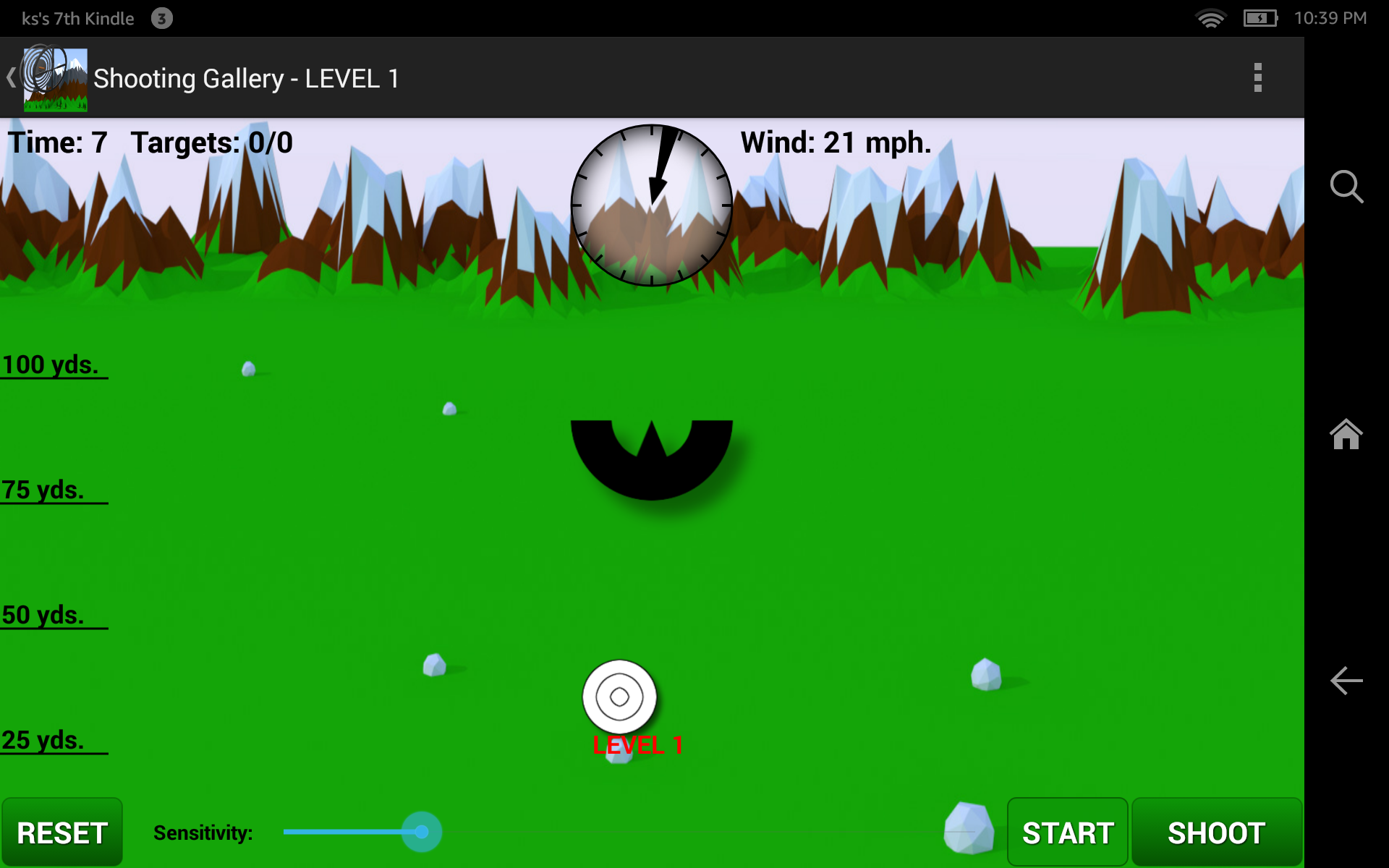1389x868 pixels.
Task: Tap the notification badge showing 3
Action: point(161,18)
